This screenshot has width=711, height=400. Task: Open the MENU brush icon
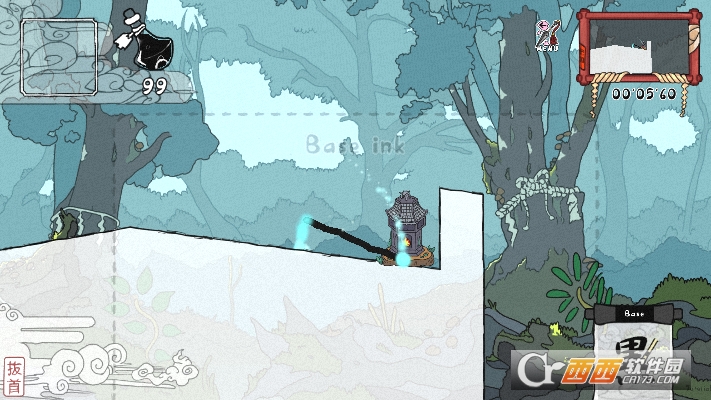point(547,33)
